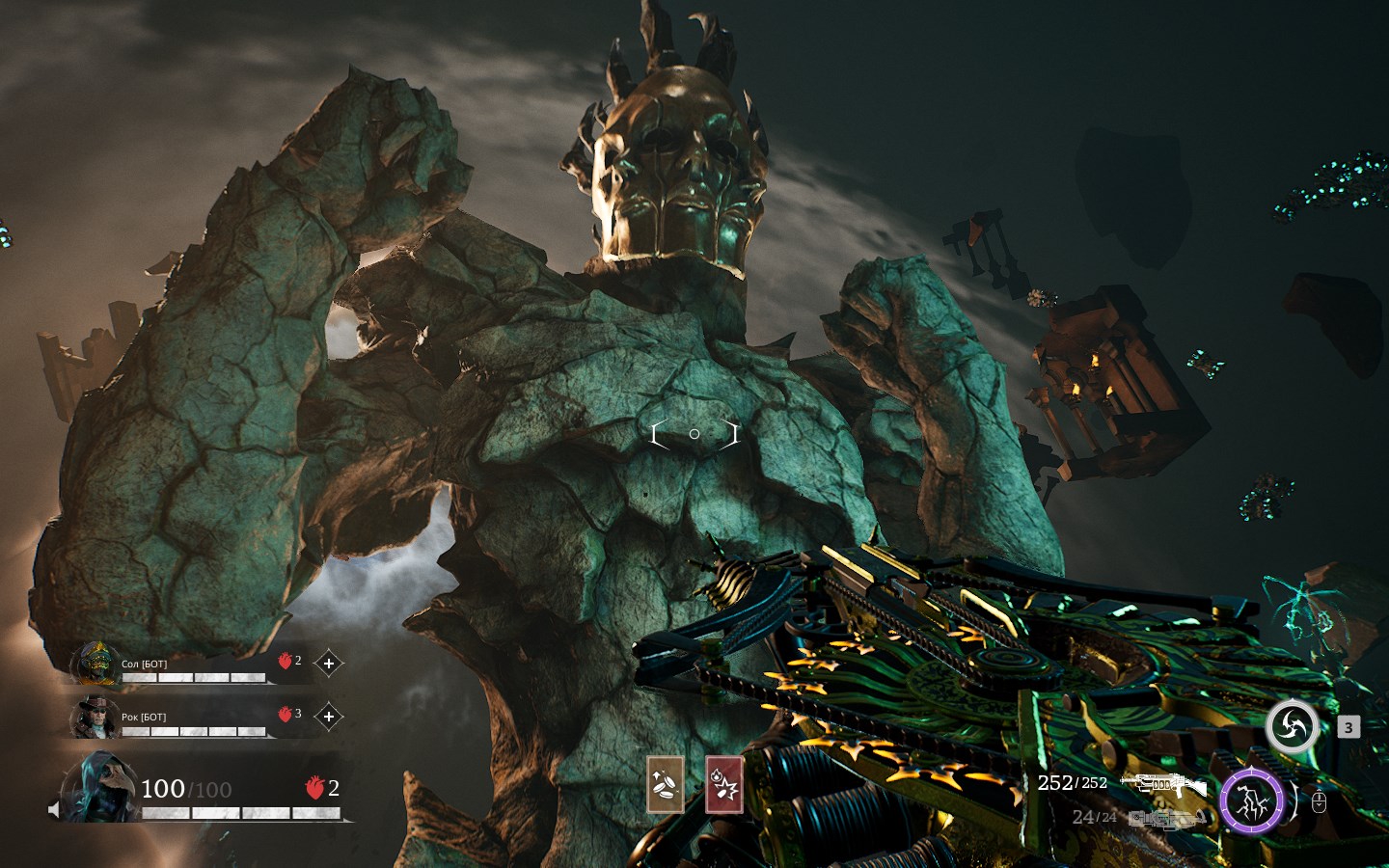Select the tan coins perk card
This screenshot has width=1389, height=868.
(665, 784)
